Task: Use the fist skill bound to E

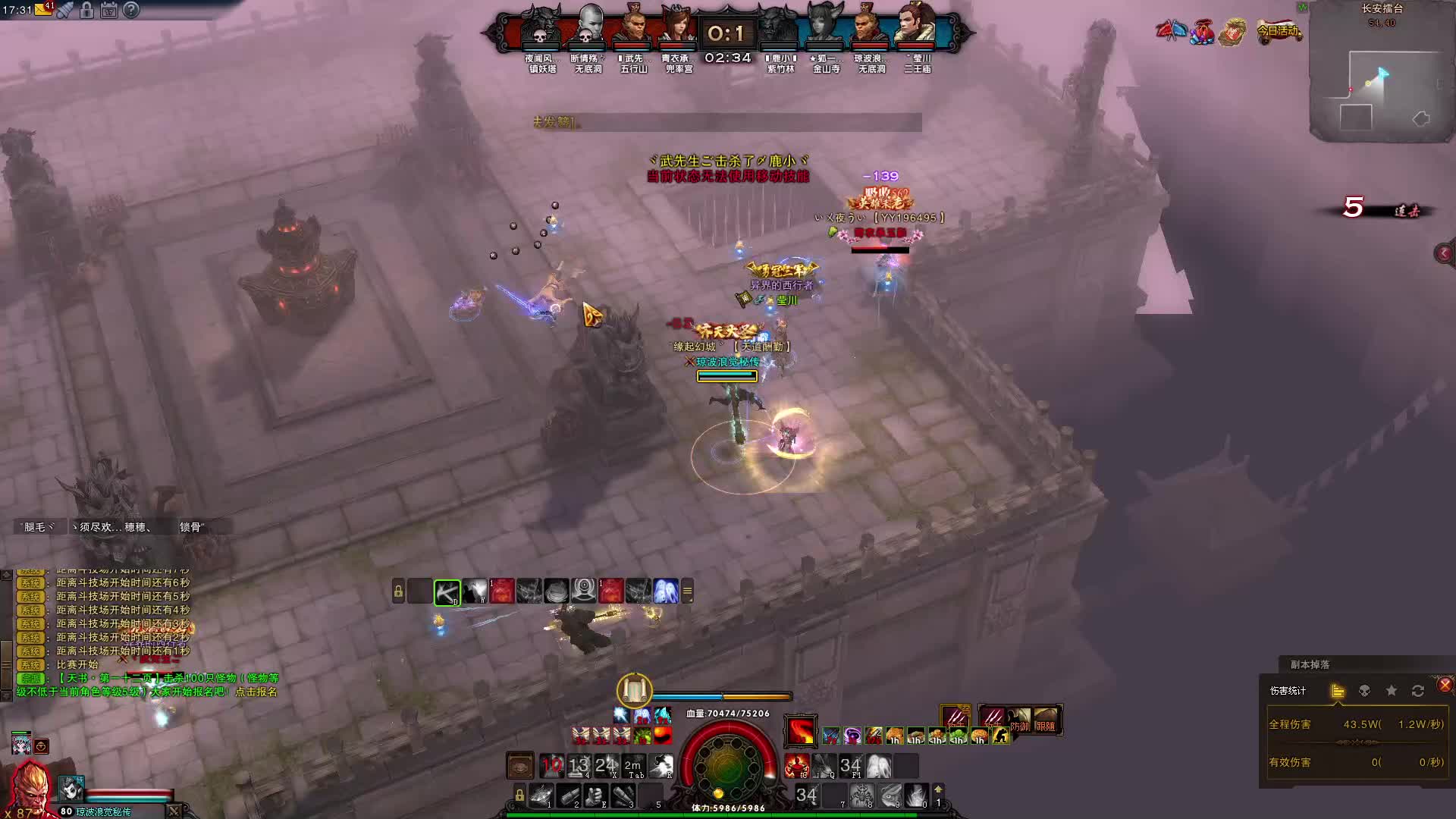Action: (x=595, y=795)
